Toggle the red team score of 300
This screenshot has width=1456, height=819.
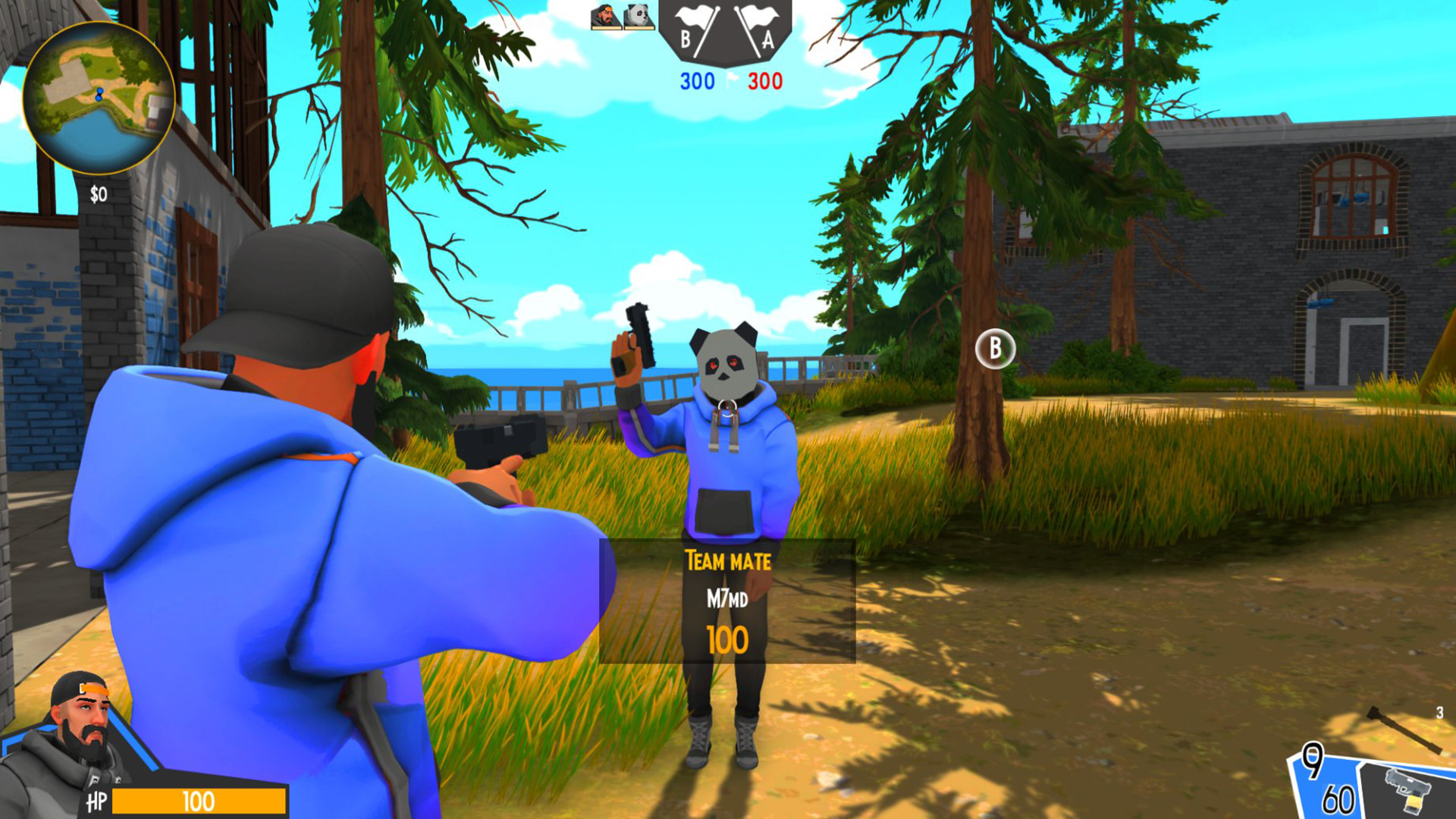click(764, 80)
